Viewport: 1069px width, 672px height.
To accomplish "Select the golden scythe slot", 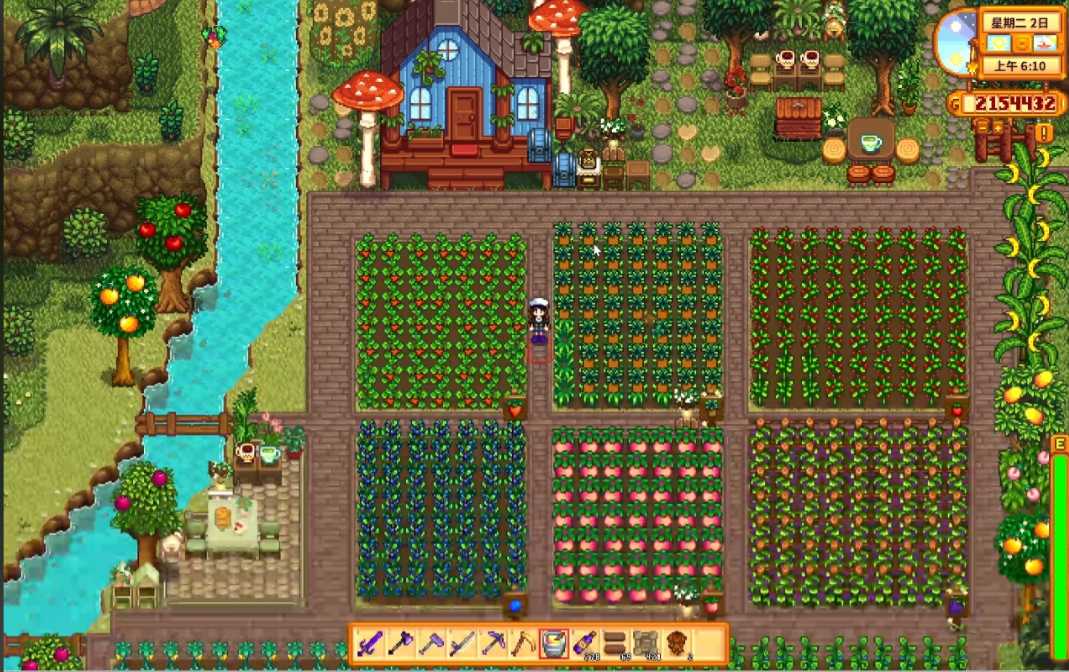I will 523,644.
